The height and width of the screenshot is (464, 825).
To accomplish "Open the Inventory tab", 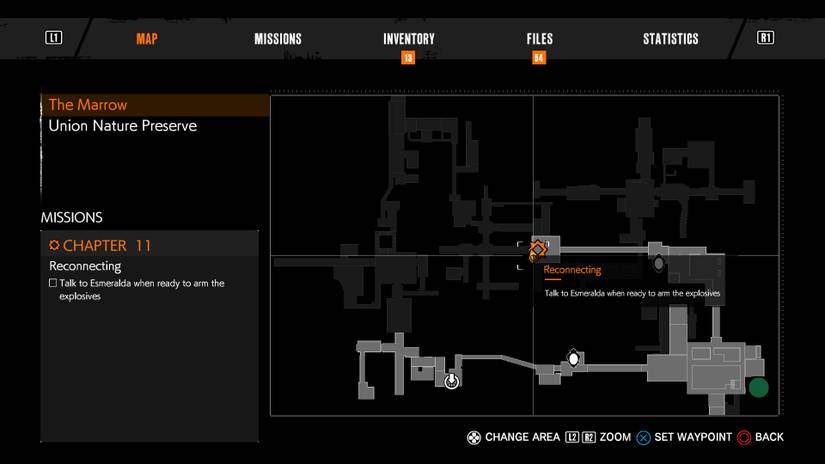I will tap(408, 39).
